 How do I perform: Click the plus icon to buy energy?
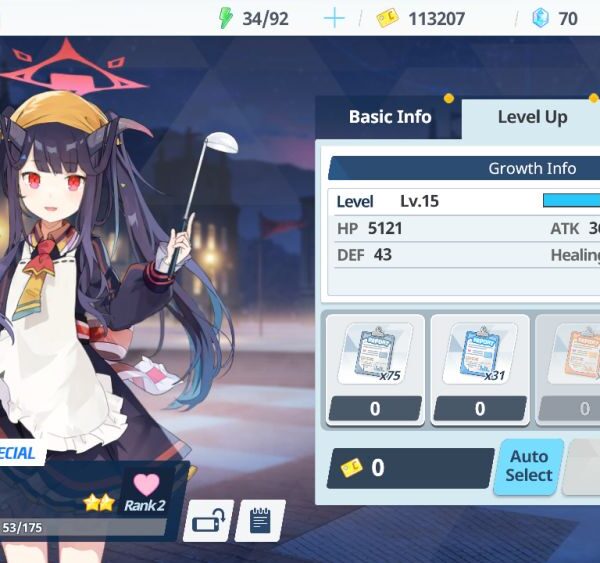click(x=334, y=18)
